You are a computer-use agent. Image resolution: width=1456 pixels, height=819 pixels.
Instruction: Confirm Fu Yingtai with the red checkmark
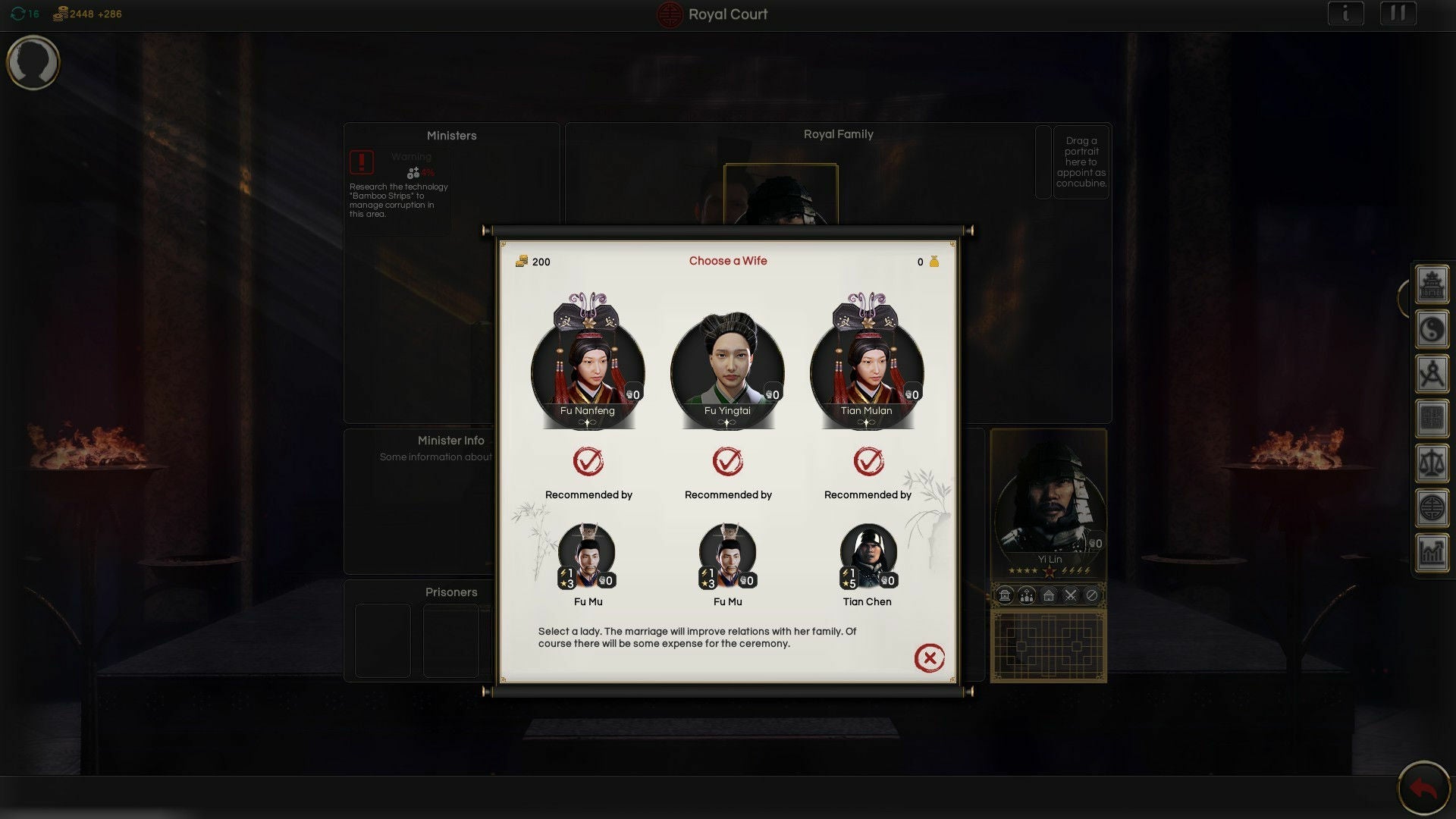pos(728,461)
